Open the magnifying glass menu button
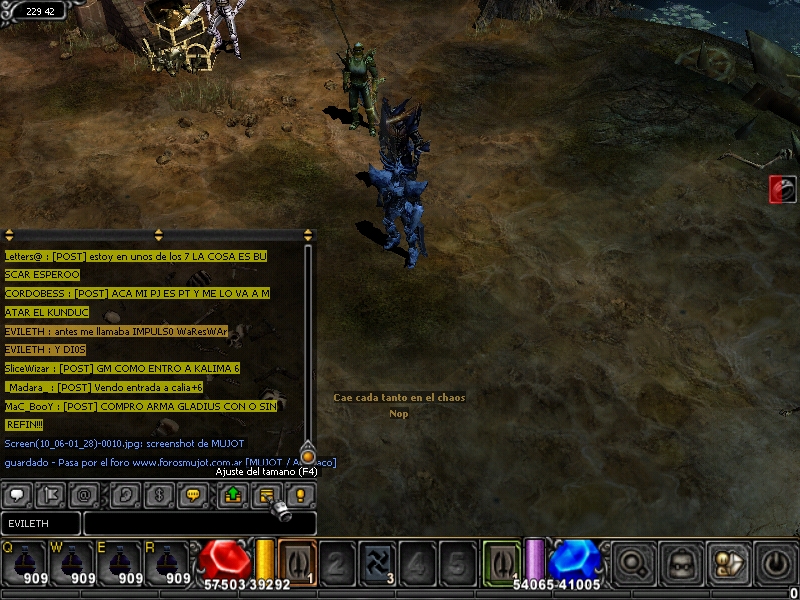Viewport: 800px width, 600px height. [633, 564]
